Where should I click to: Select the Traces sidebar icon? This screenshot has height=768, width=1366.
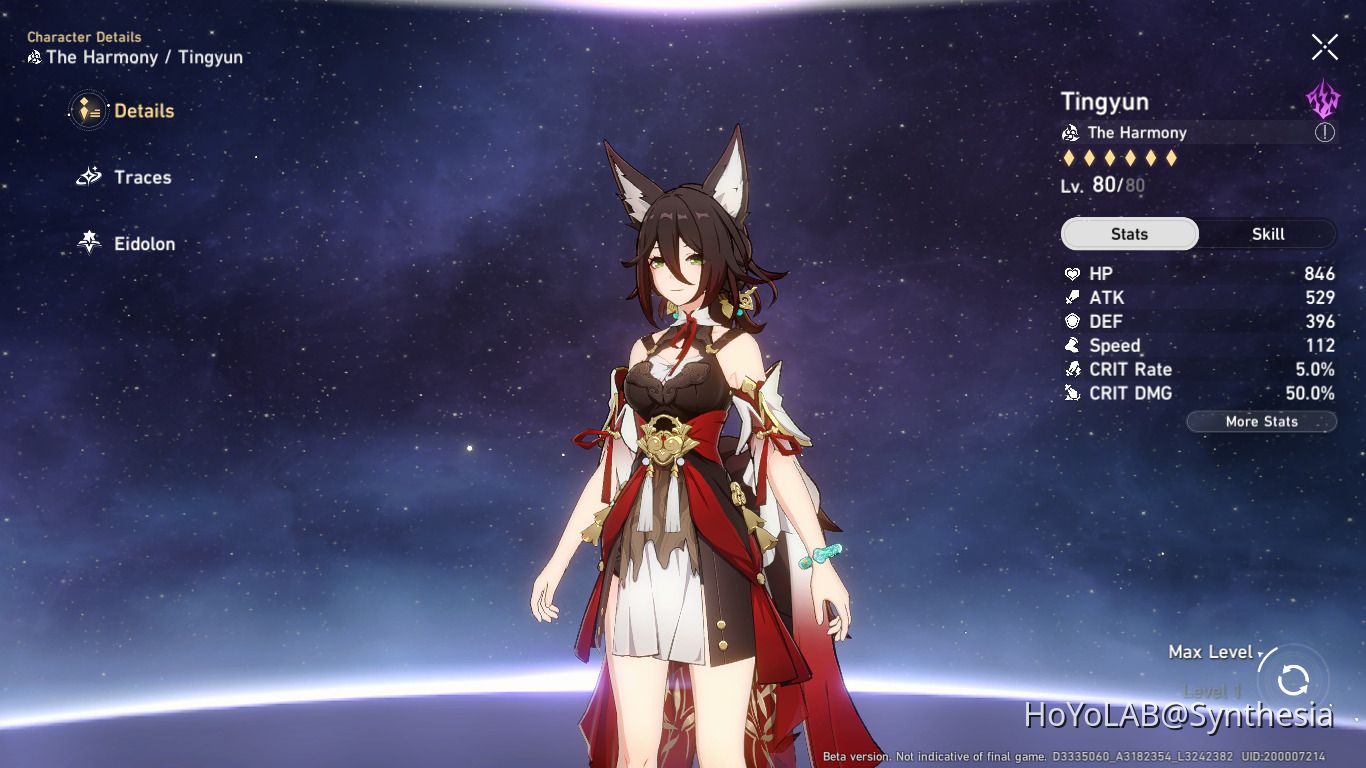[89, 177]
